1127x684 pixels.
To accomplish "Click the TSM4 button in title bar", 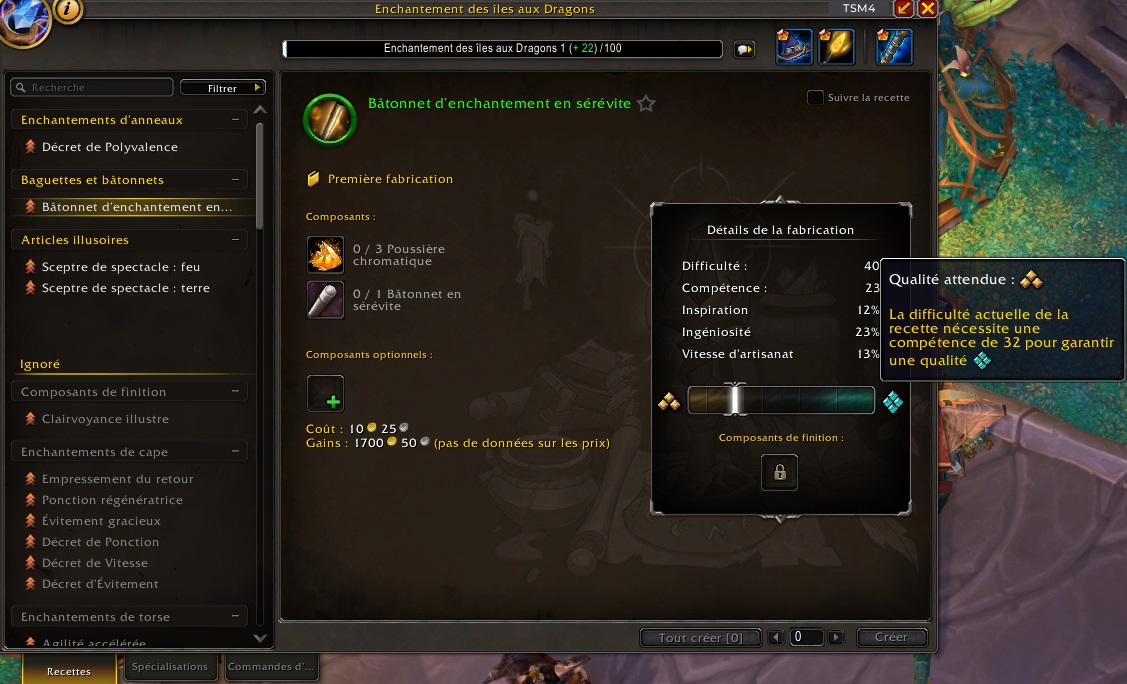I will (858, 8).
